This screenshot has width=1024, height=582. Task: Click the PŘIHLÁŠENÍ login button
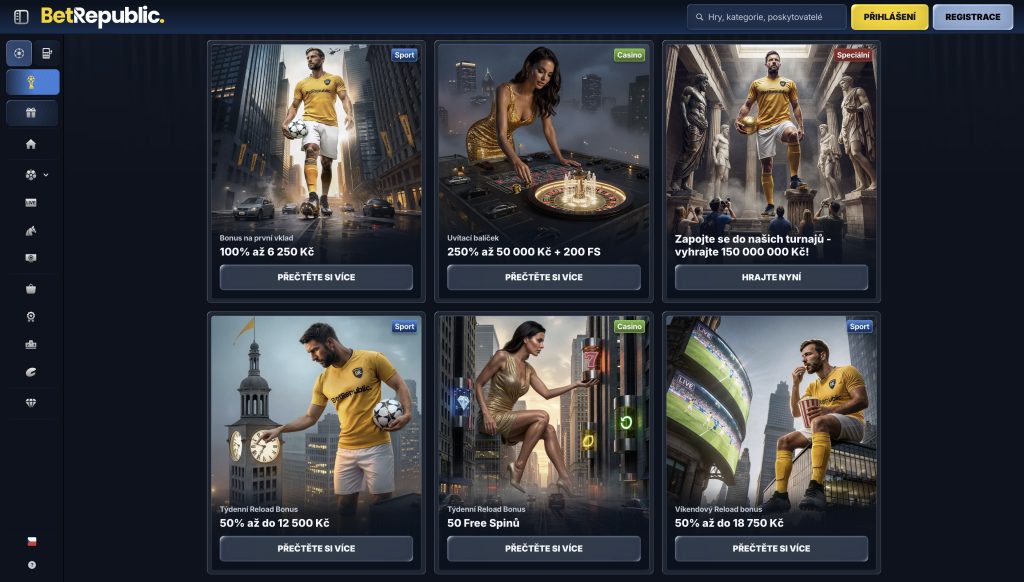tap(889, 17)
